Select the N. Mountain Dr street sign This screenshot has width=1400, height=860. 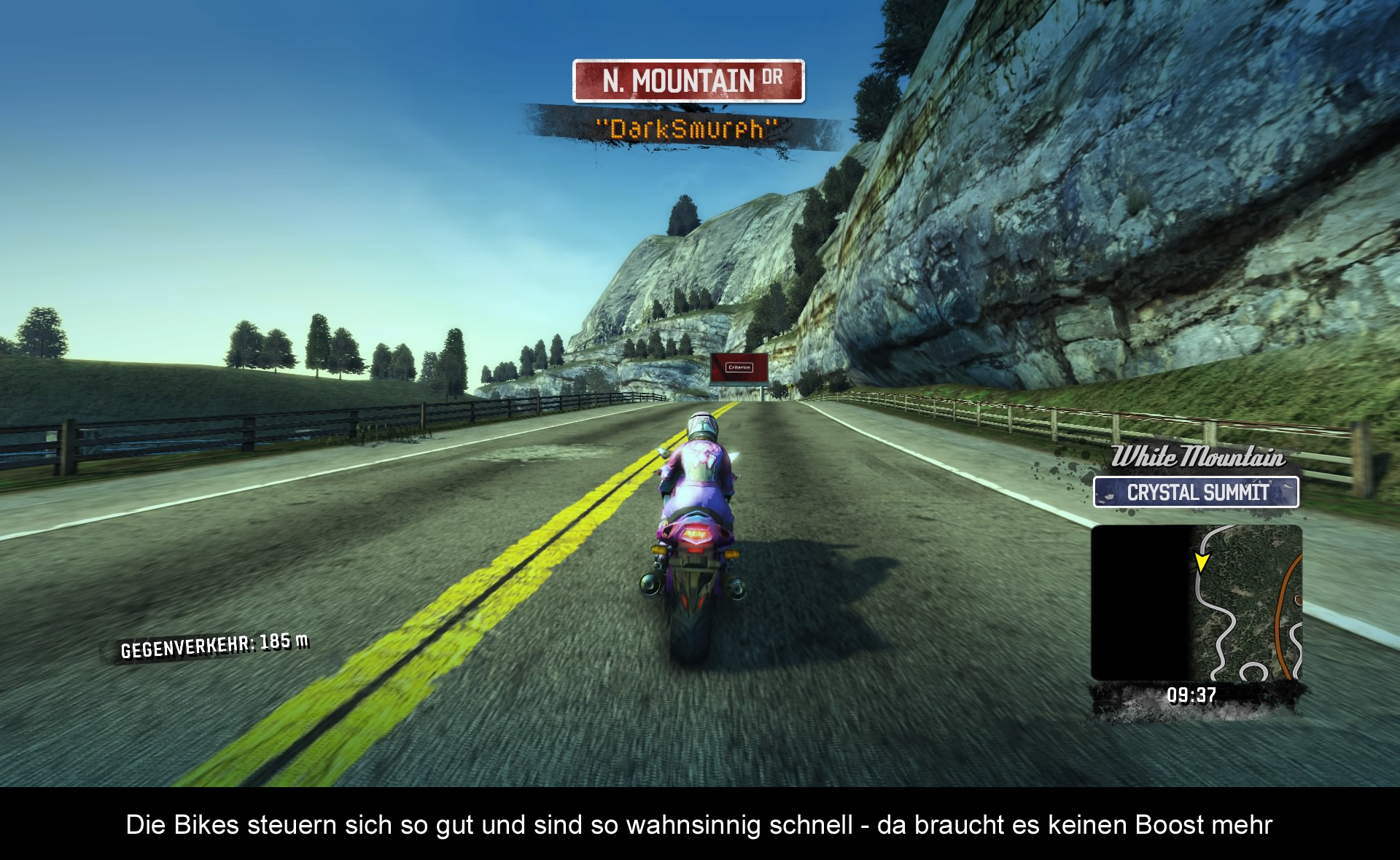point(688,81)
